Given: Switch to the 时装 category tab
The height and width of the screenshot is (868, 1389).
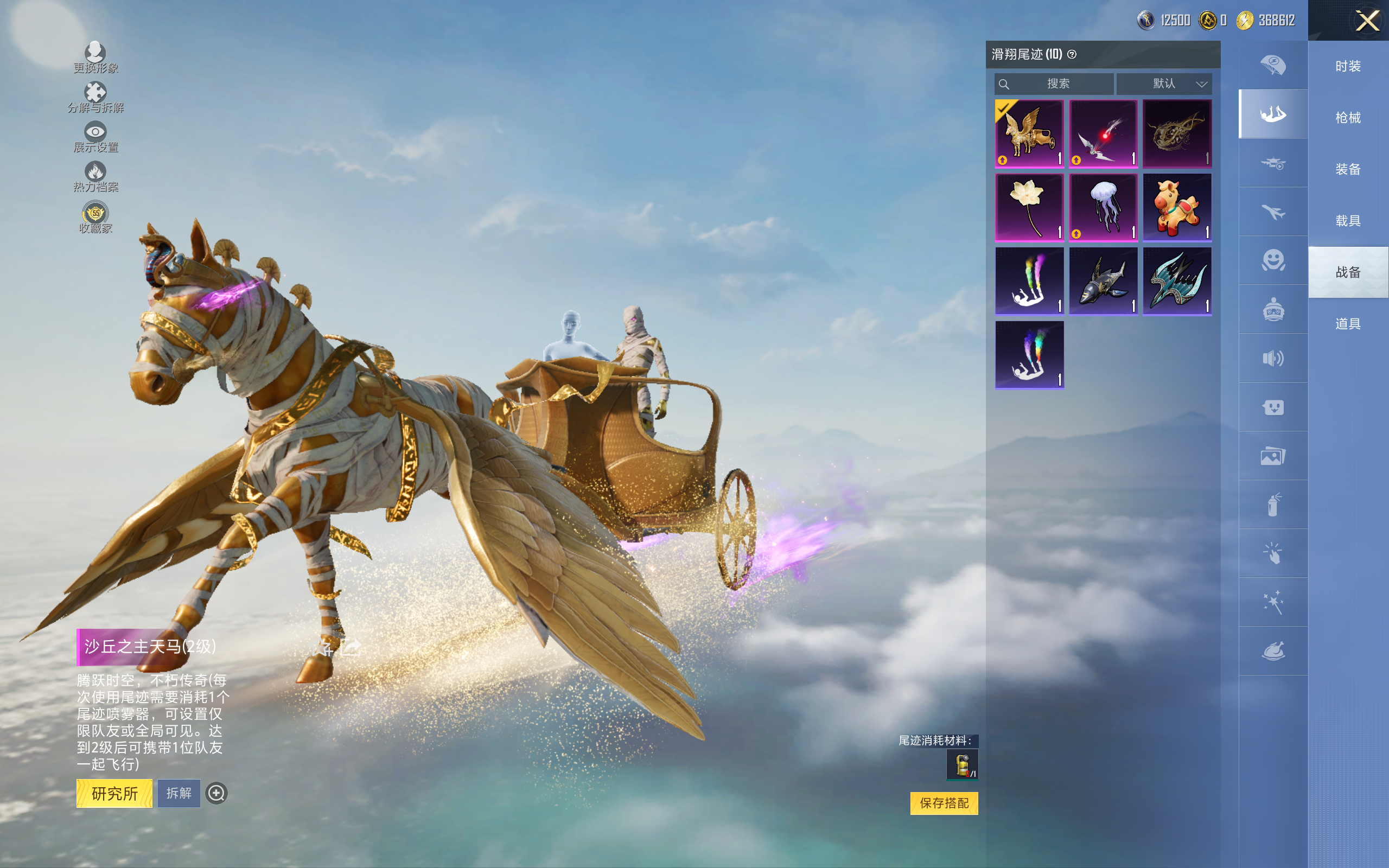Looking at the screenshot, I should (x=1348, y=66).
